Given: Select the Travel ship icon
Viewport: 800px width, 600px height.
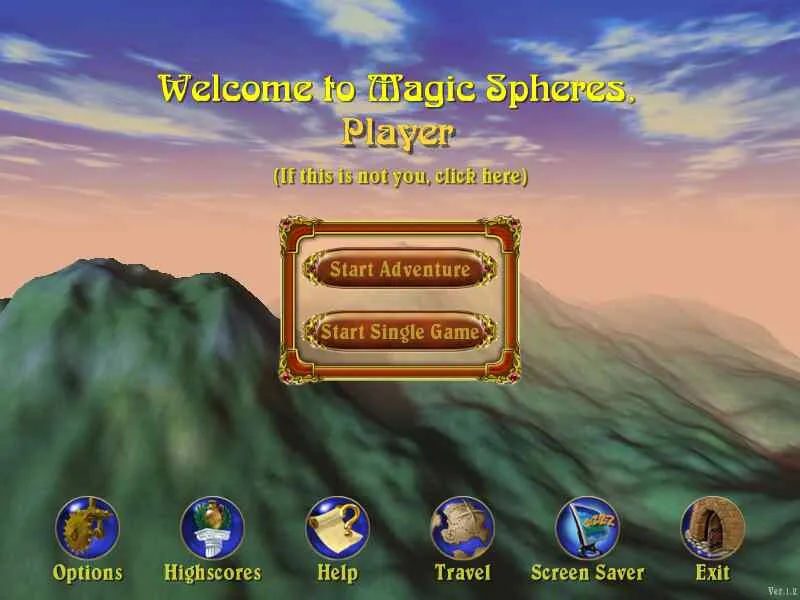Looking at the screenshot, I should [x=462, y=529].
